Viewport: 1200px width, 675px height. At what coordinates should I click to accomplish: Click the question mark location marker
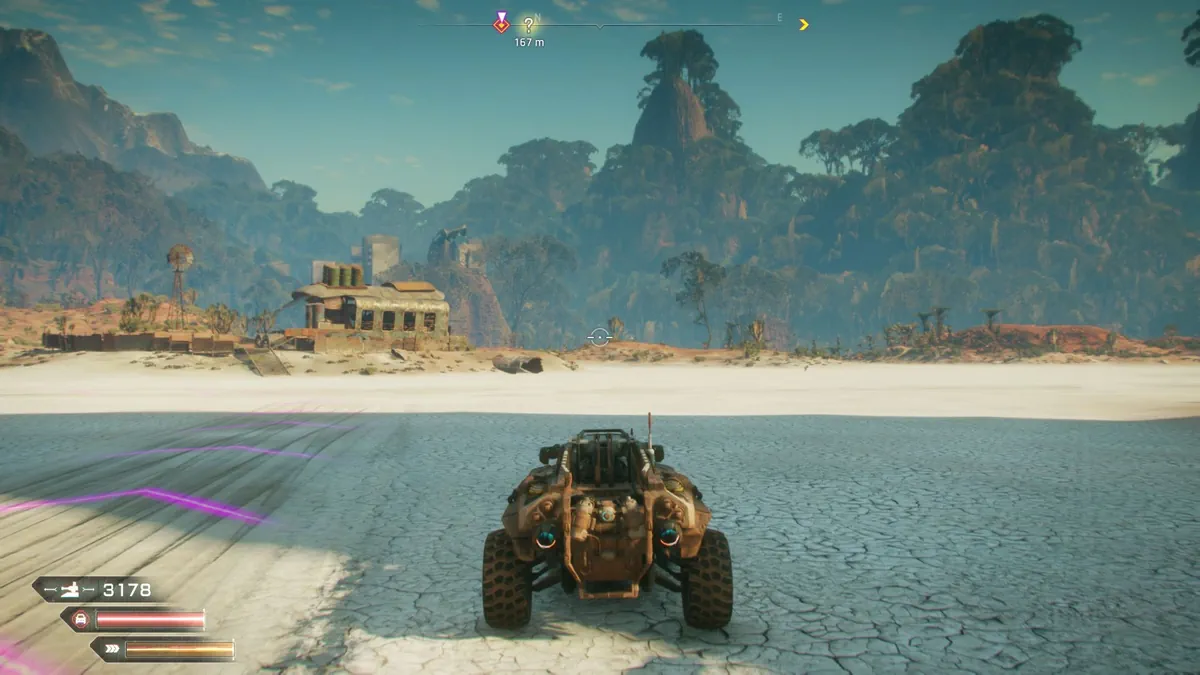[x=528, y=25]
